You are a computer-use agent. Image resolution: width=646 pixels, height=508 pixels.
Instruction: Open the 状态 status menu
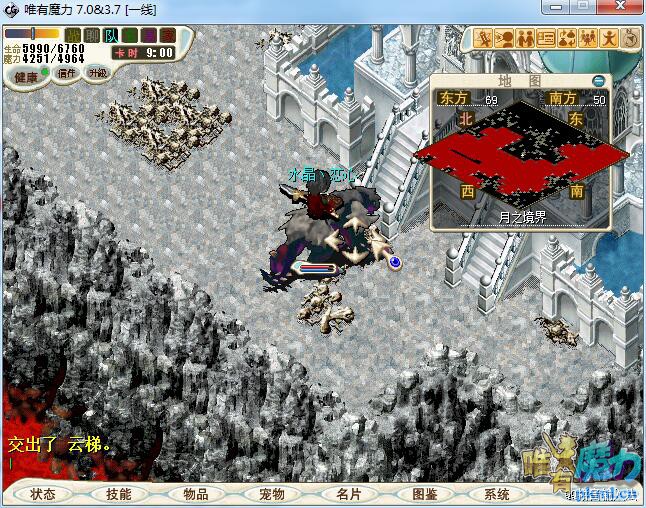coord(43,494)
